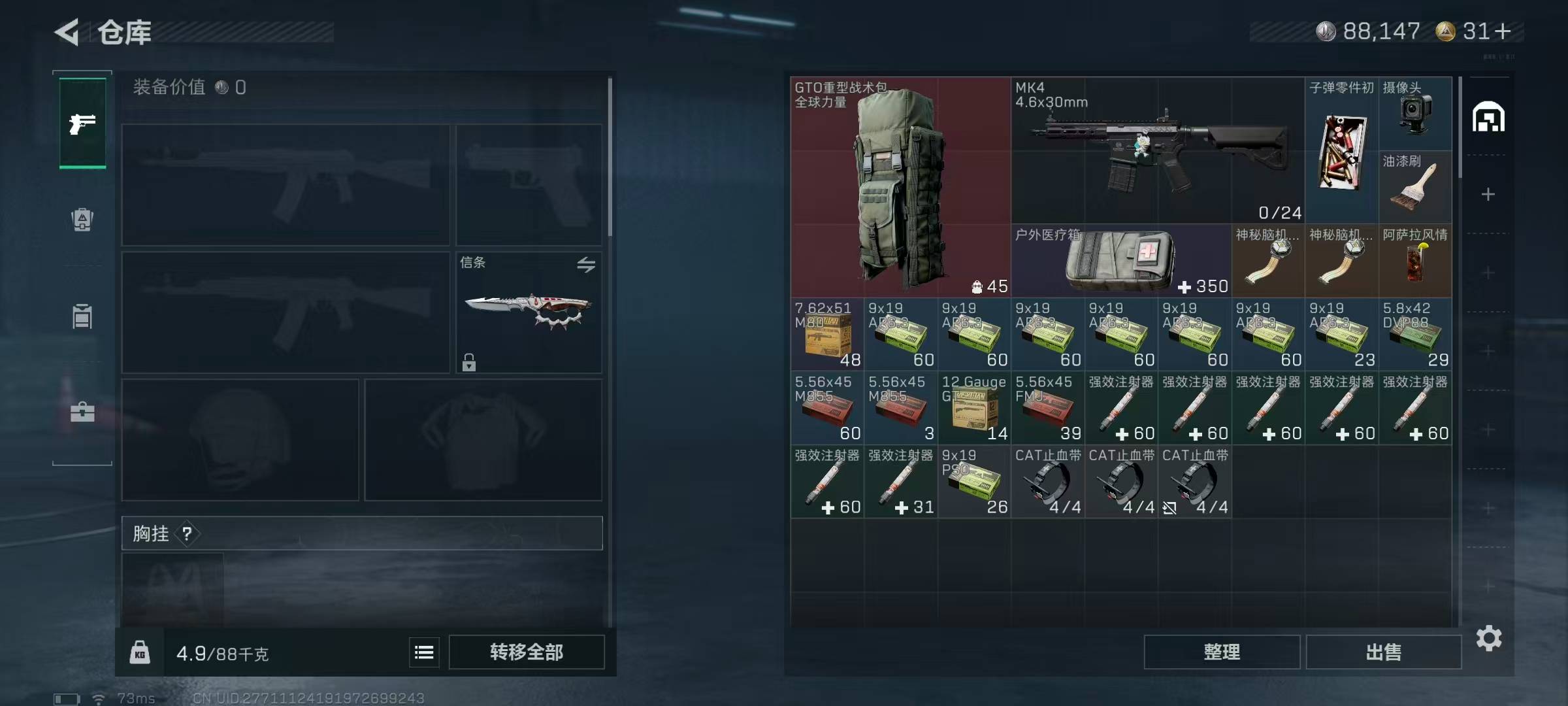Screen dimensions: 1568x706
Task: Open the briefcase category tab
Action: (x=82, y=412)
